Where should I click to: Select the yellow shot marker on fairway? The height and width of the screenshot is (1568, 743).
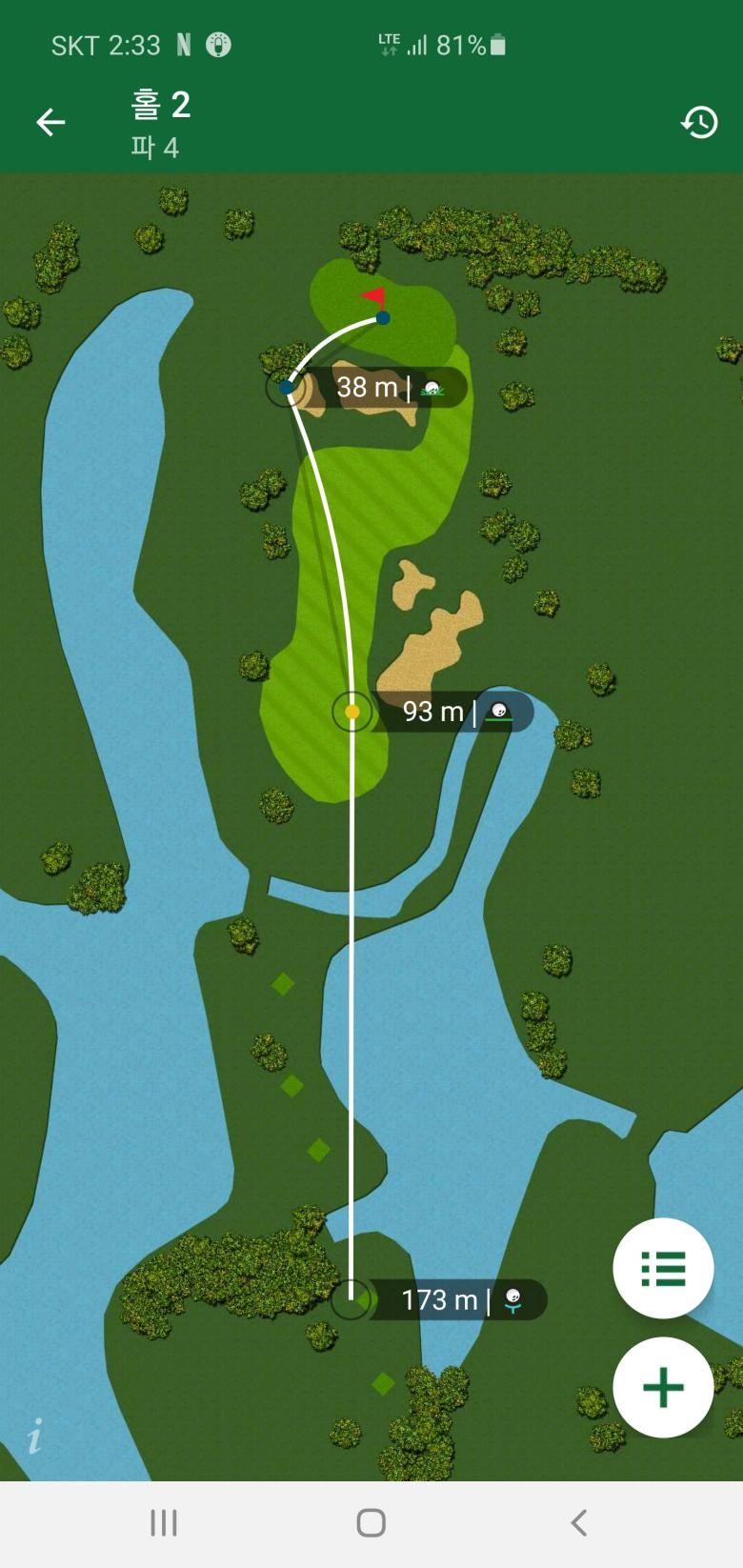[352, 712]
